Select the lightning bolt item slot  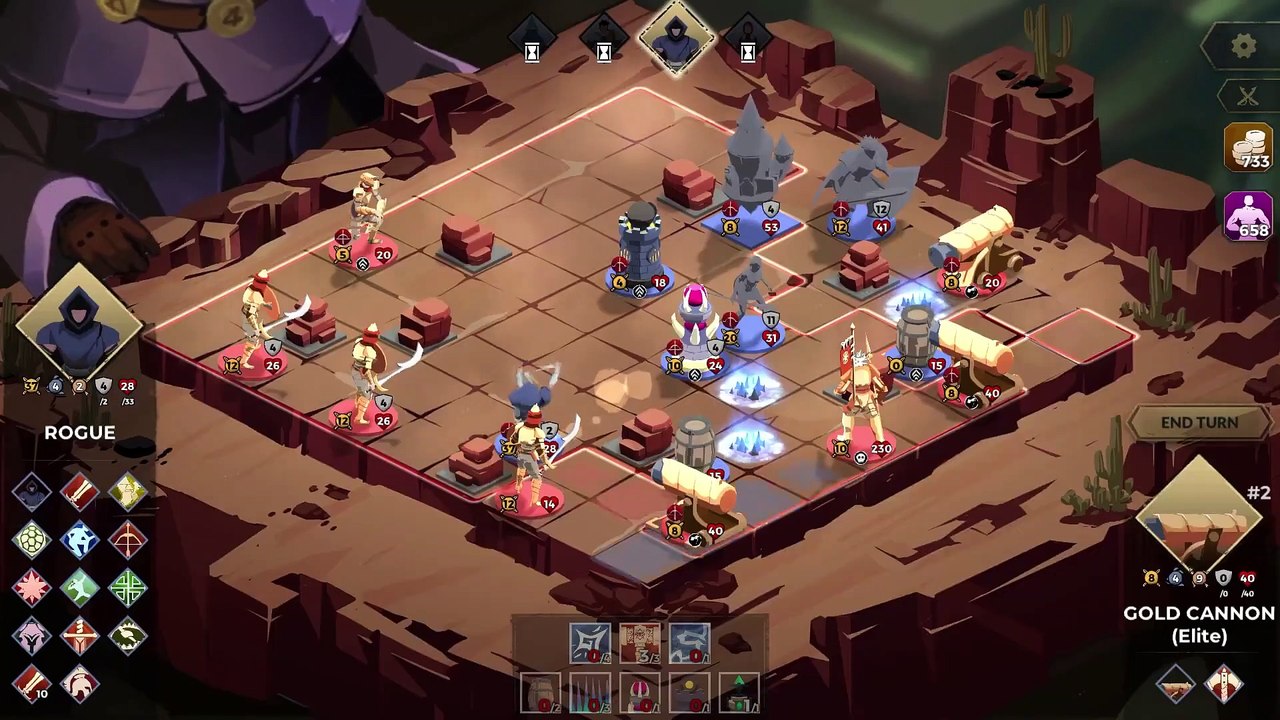coord(689,644)
